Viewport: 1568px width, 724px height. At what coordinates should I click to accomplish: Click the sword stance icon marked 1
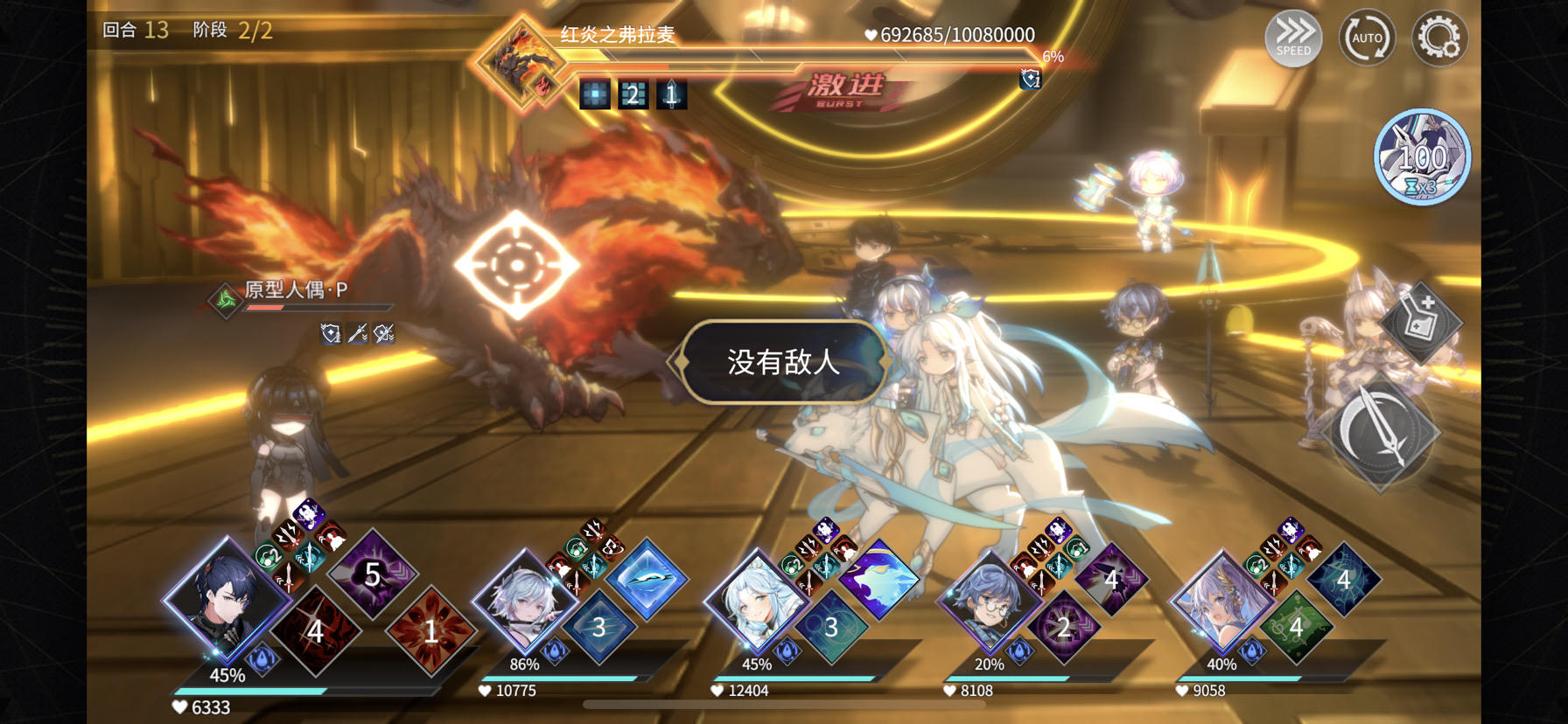[671, 94]
